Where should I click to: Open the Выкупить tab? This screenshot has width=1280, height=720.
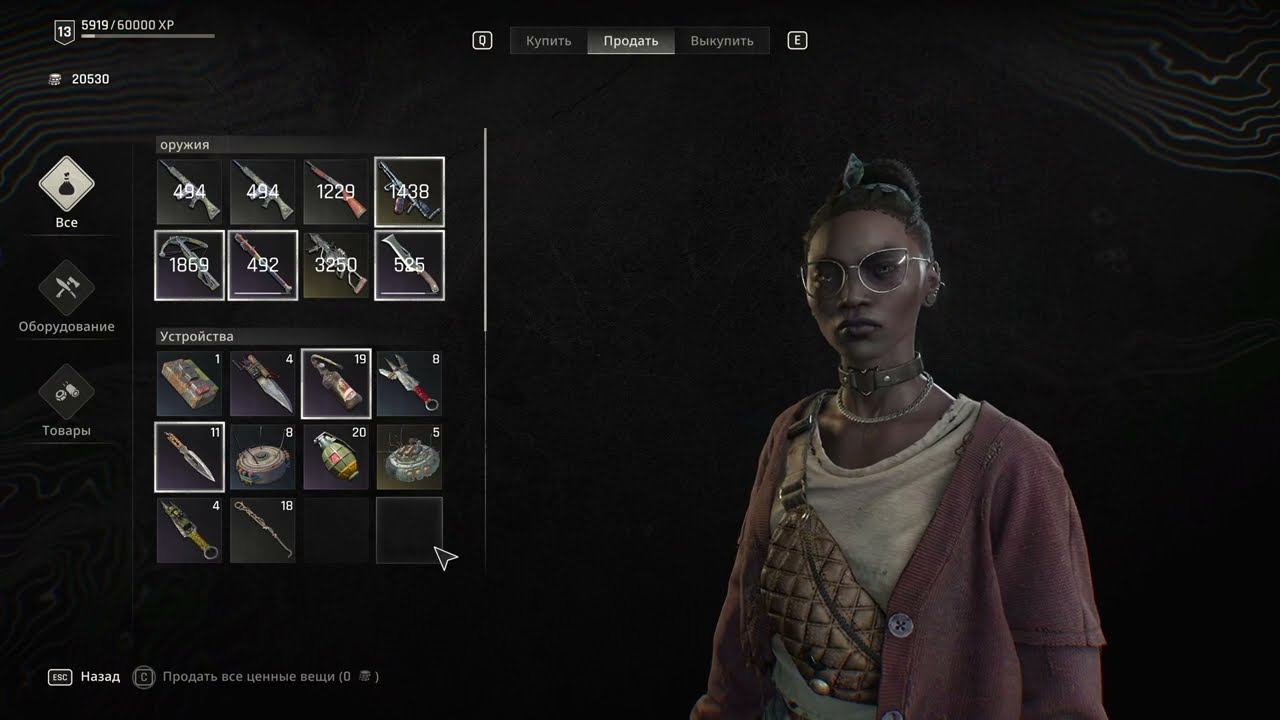point(722,41)
